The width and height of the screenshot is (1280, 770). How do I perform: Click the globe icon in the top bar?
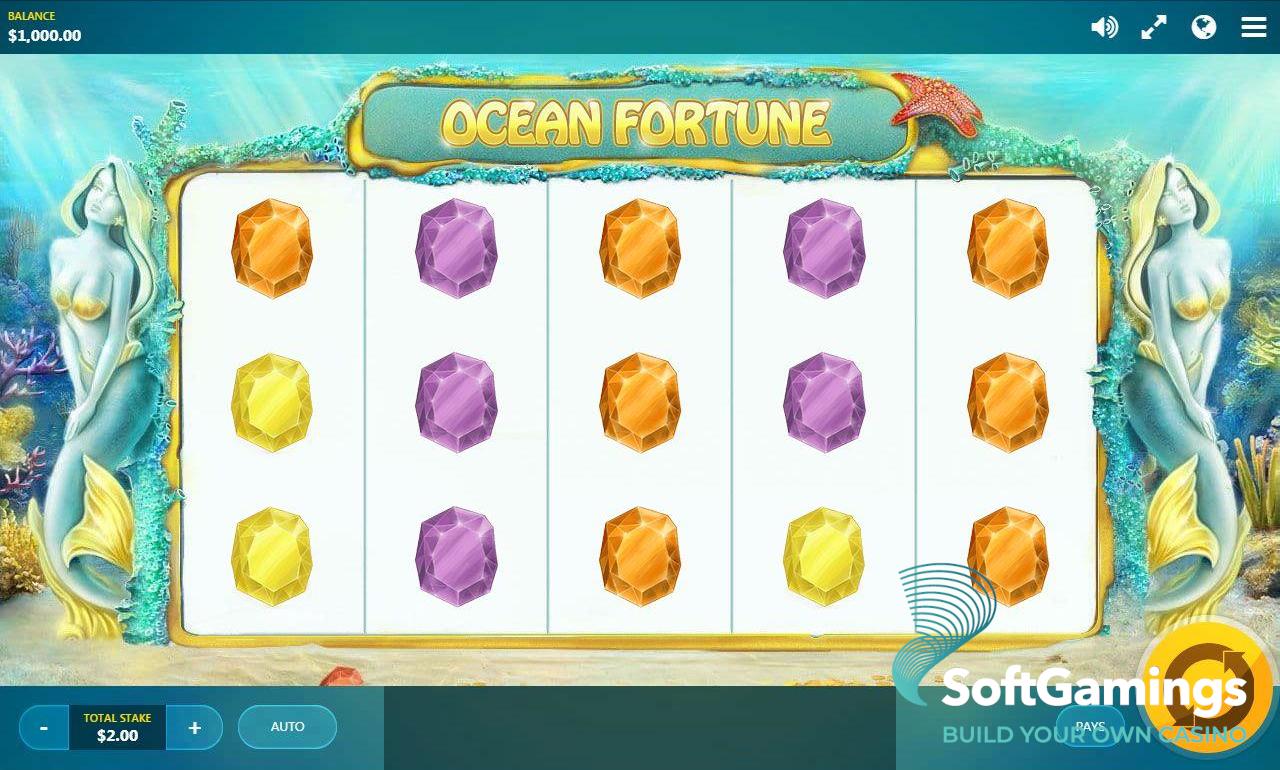[1204, 27]
